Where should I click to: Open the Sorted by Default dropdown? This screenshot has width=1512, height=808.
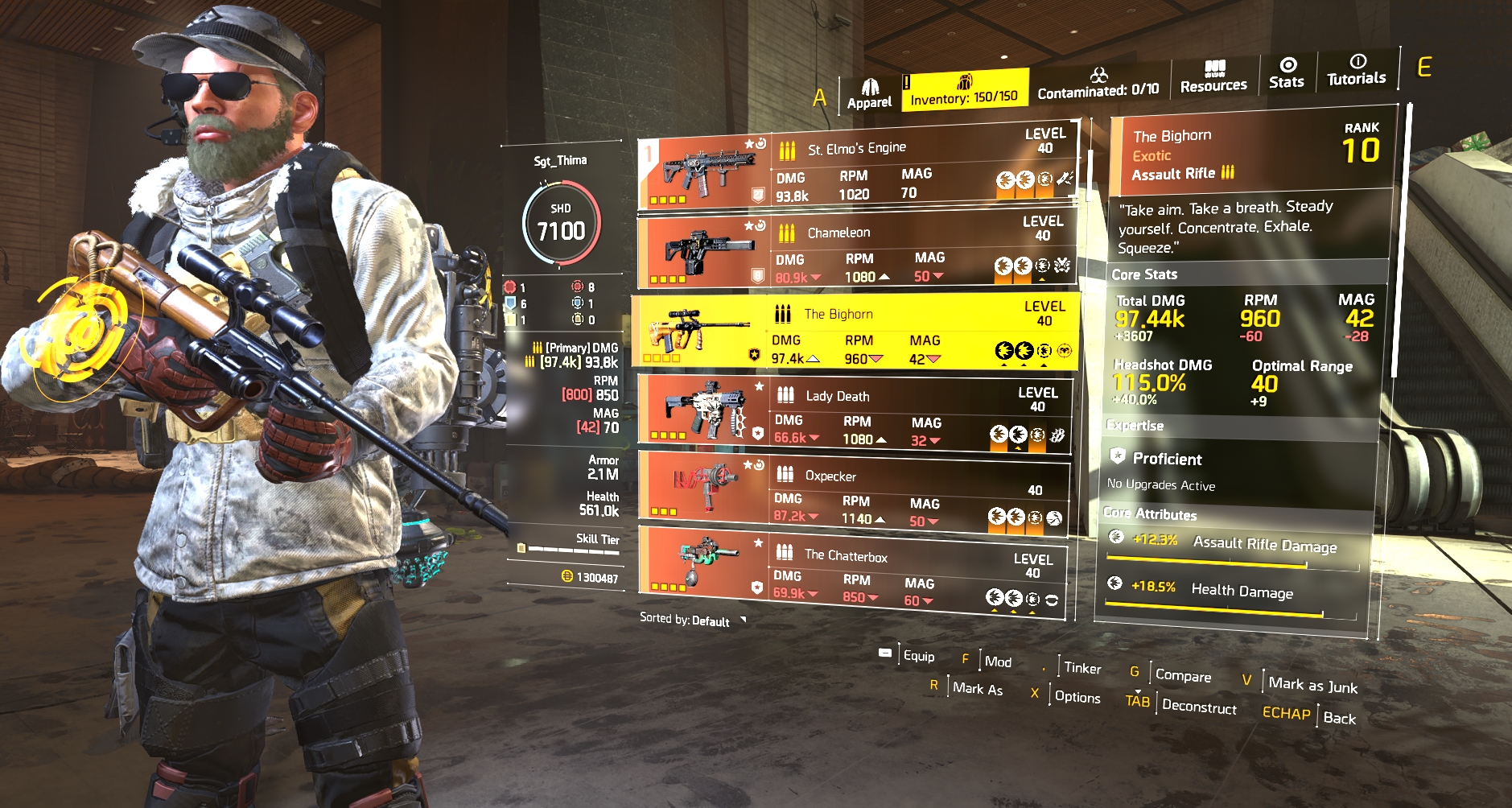[694, 620]
